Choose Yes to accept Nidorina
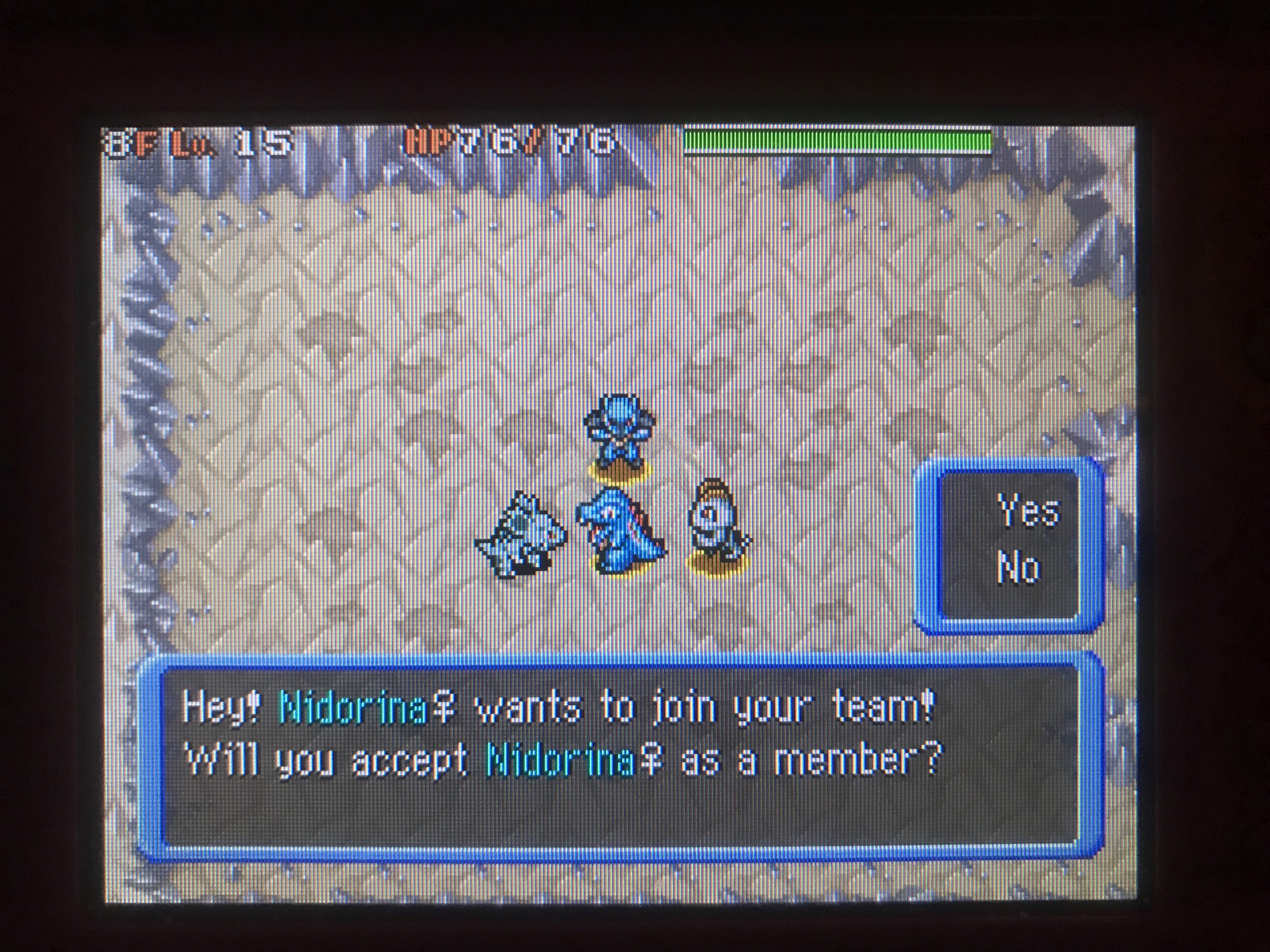Viewport: 1270px width, 952px height. [1027, 511]
